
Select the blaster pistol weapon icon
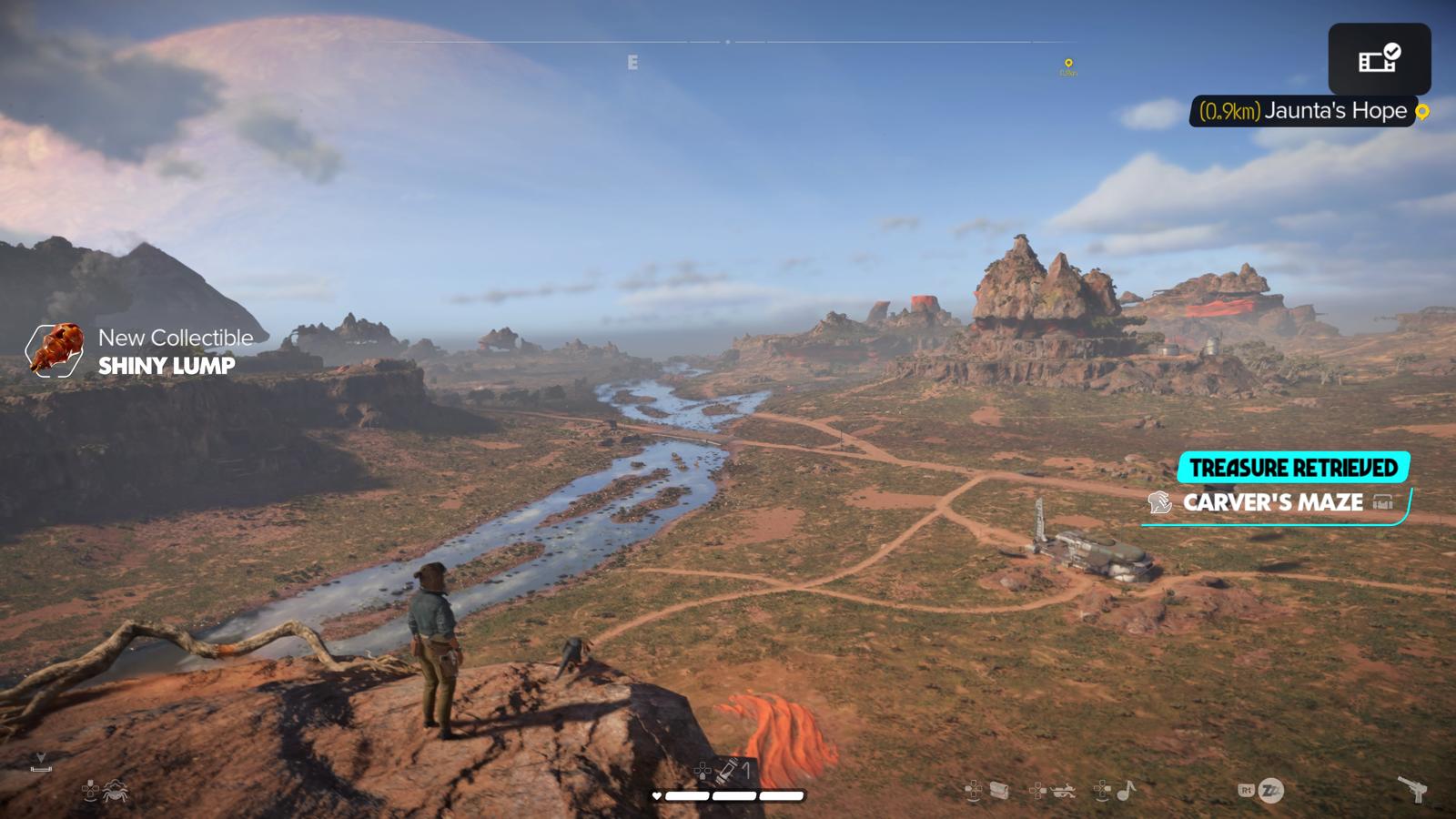[1412, 789]
